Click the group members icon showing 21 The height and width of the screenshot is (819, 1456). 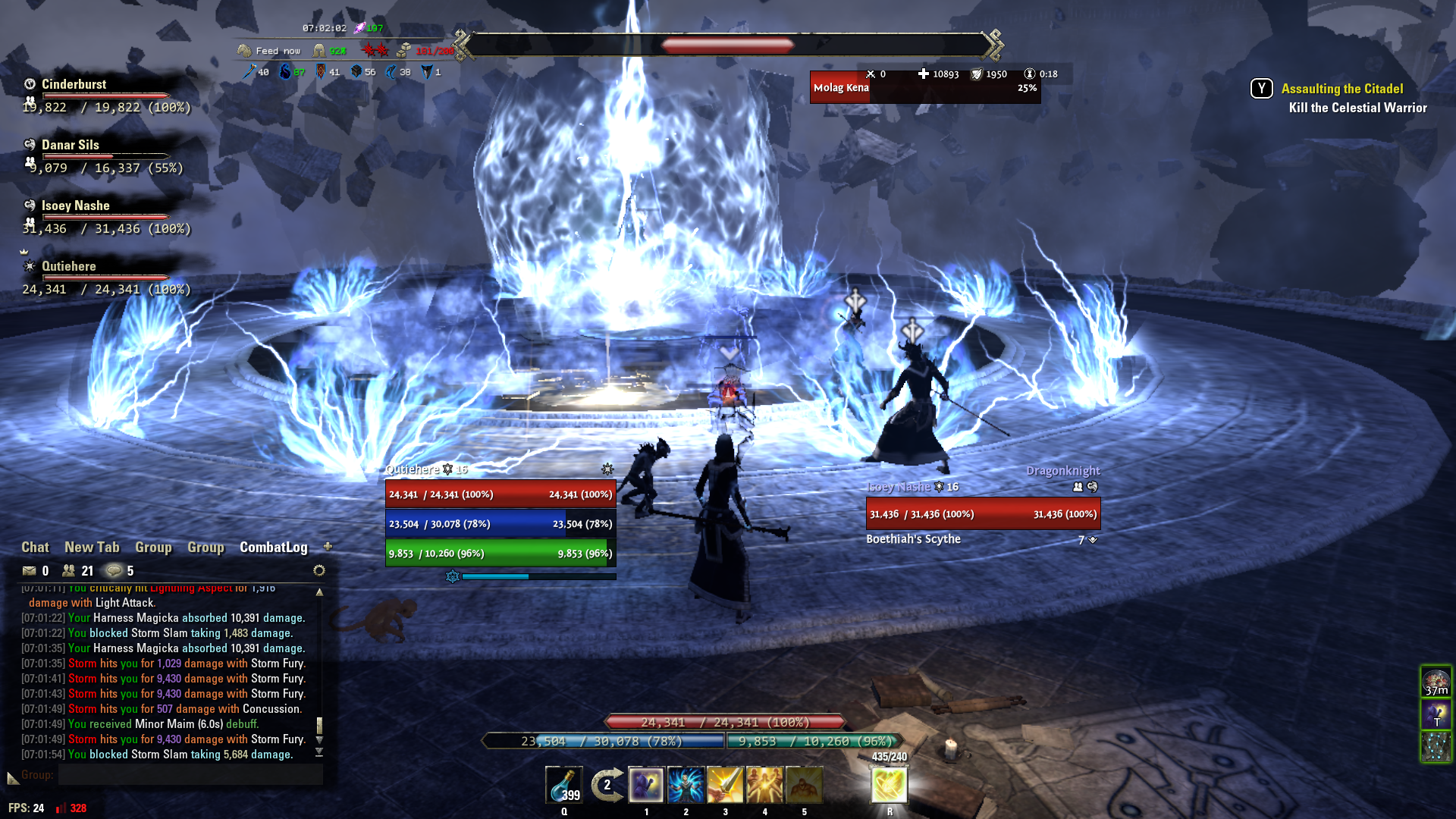(x=68, y=570)
